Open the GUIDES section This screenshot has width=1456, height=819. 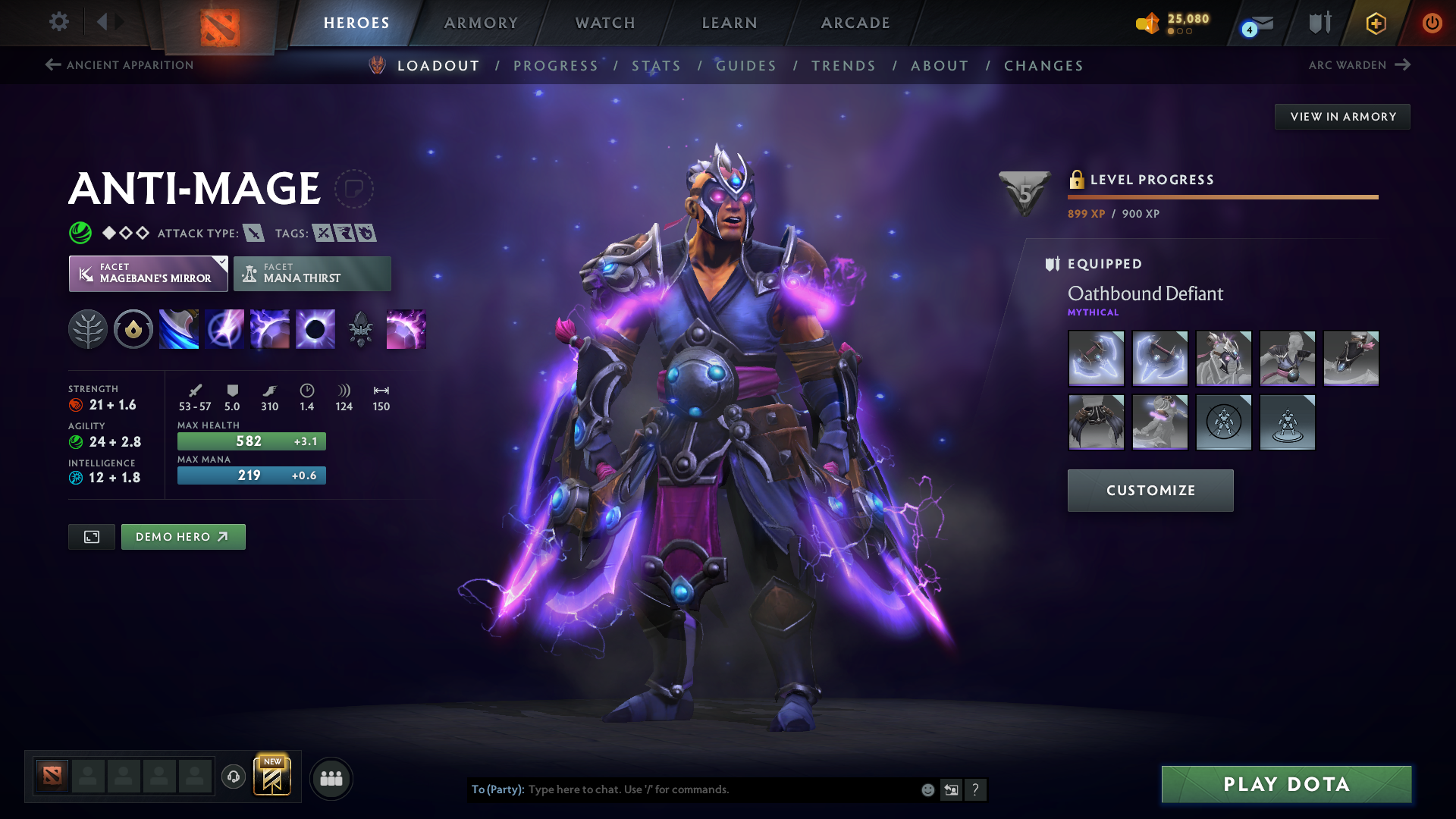tap(746, 66)
